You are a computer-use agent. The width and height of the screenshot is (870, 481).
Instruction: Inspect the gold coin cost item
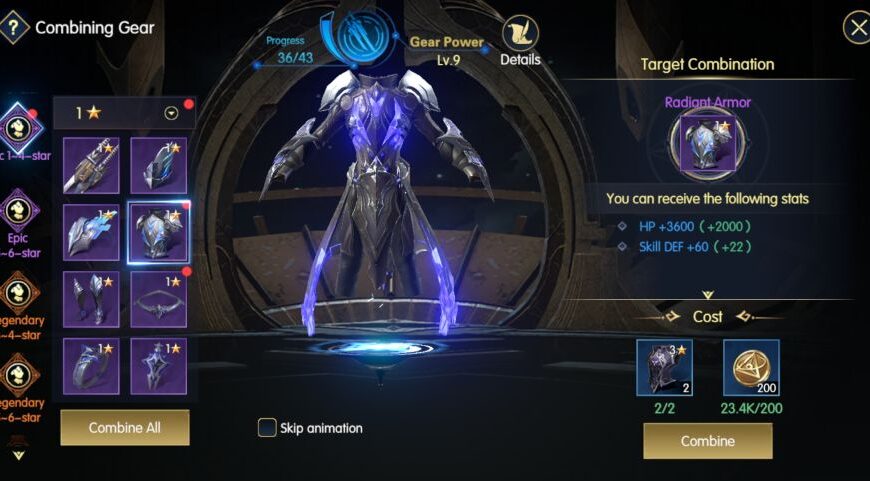click(751, 368)
